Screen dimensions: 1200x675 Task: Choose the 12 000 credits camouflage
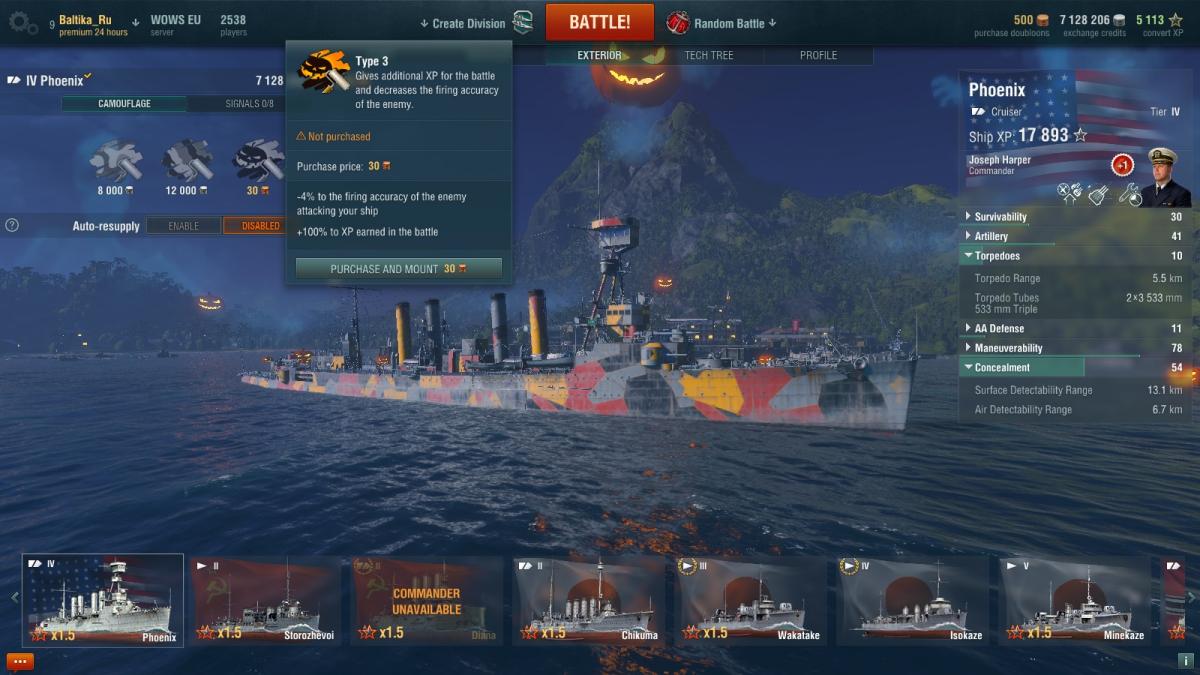[187, 161]
